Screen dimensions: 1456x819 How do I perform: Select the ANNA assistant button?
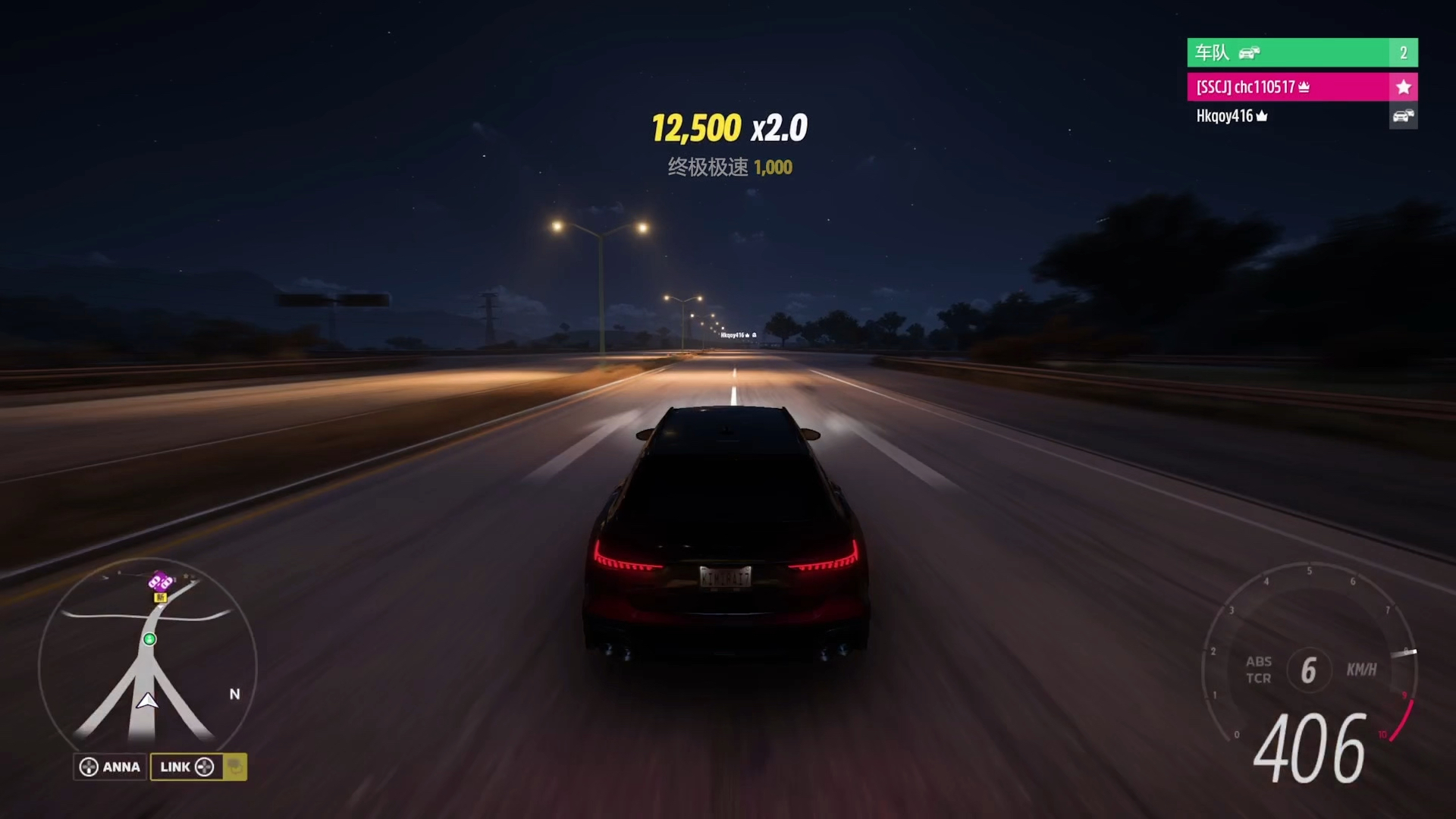(111, 767)
